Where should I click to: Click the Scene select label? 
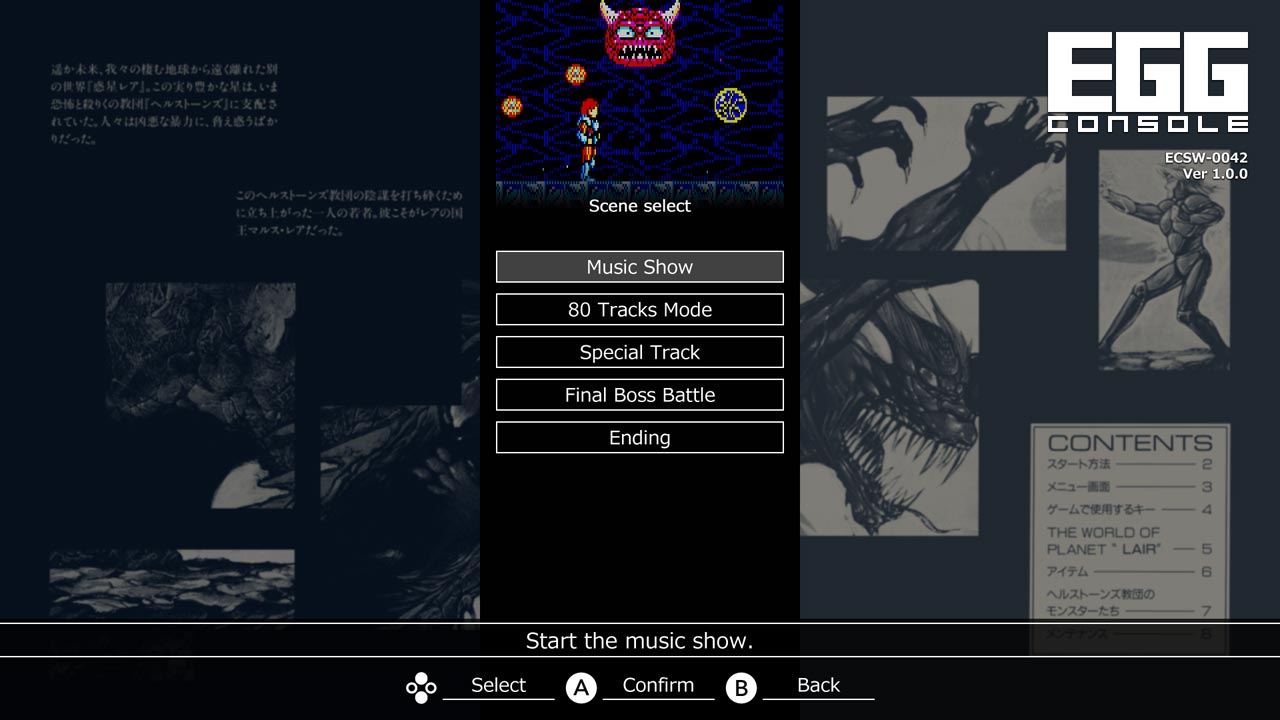[640, 206]
